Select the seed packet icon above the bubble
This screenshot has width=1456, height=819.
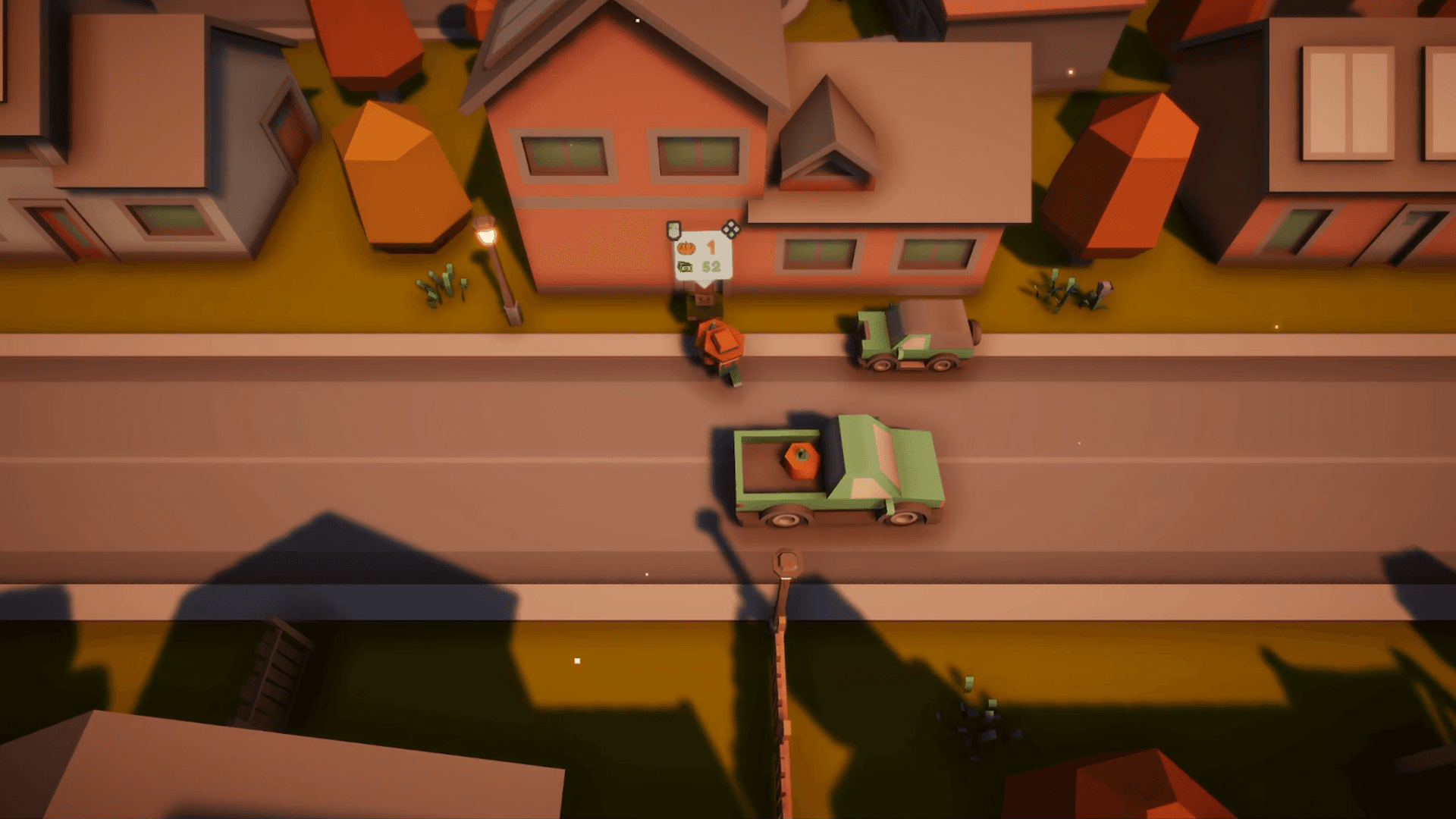673,229
